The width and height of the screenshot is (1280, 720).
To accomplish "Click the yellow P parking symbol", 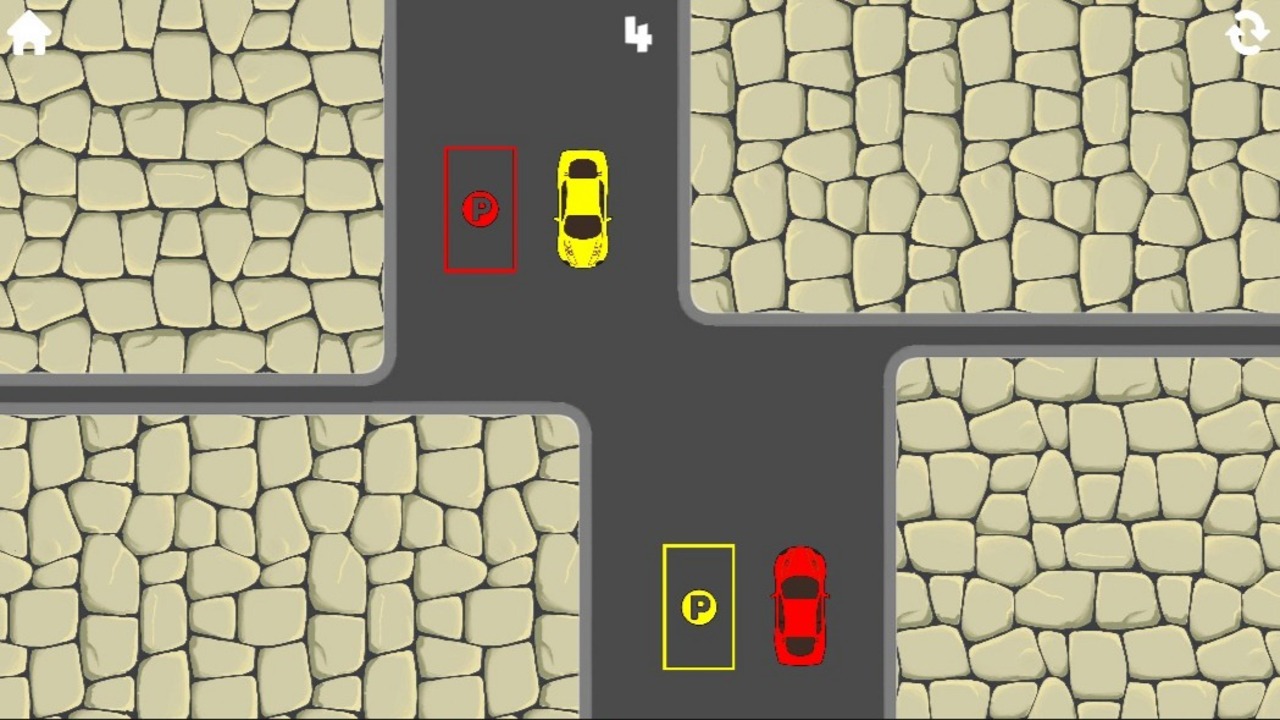I will click(x=699, y=608).
